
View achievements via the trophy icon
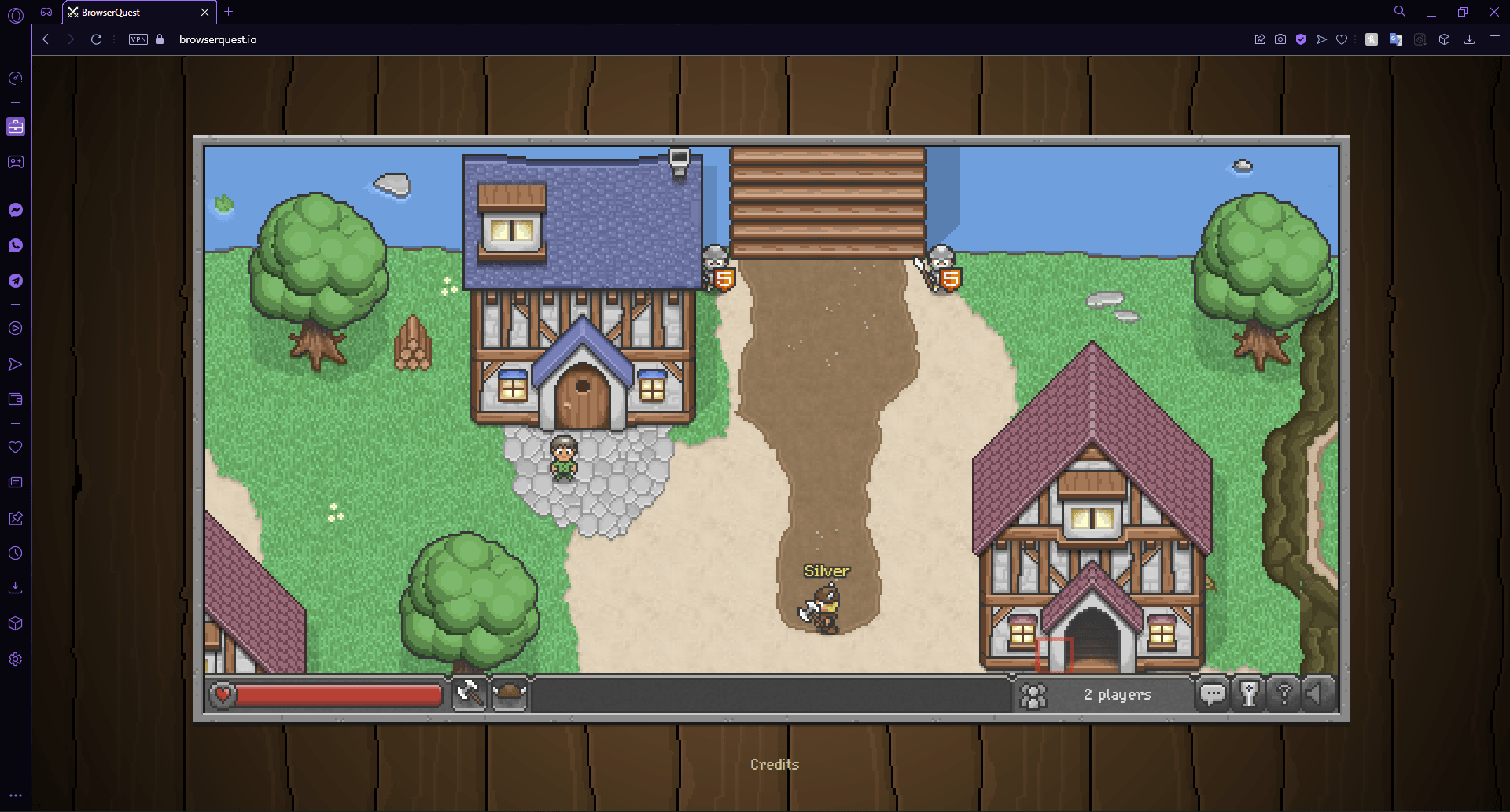(x=1249, y=694)
